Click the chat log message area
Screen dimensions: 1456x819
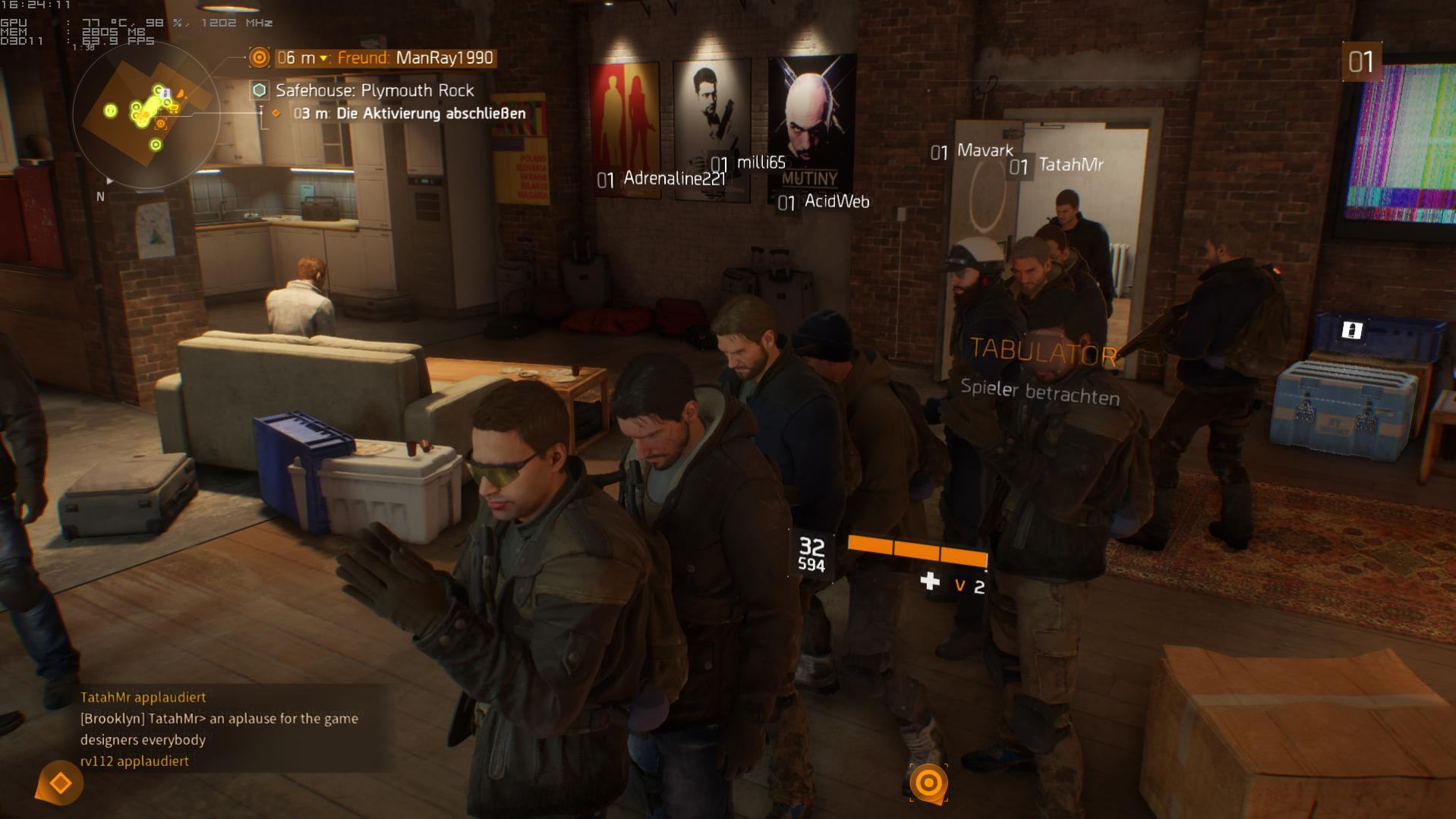[220, 729]
